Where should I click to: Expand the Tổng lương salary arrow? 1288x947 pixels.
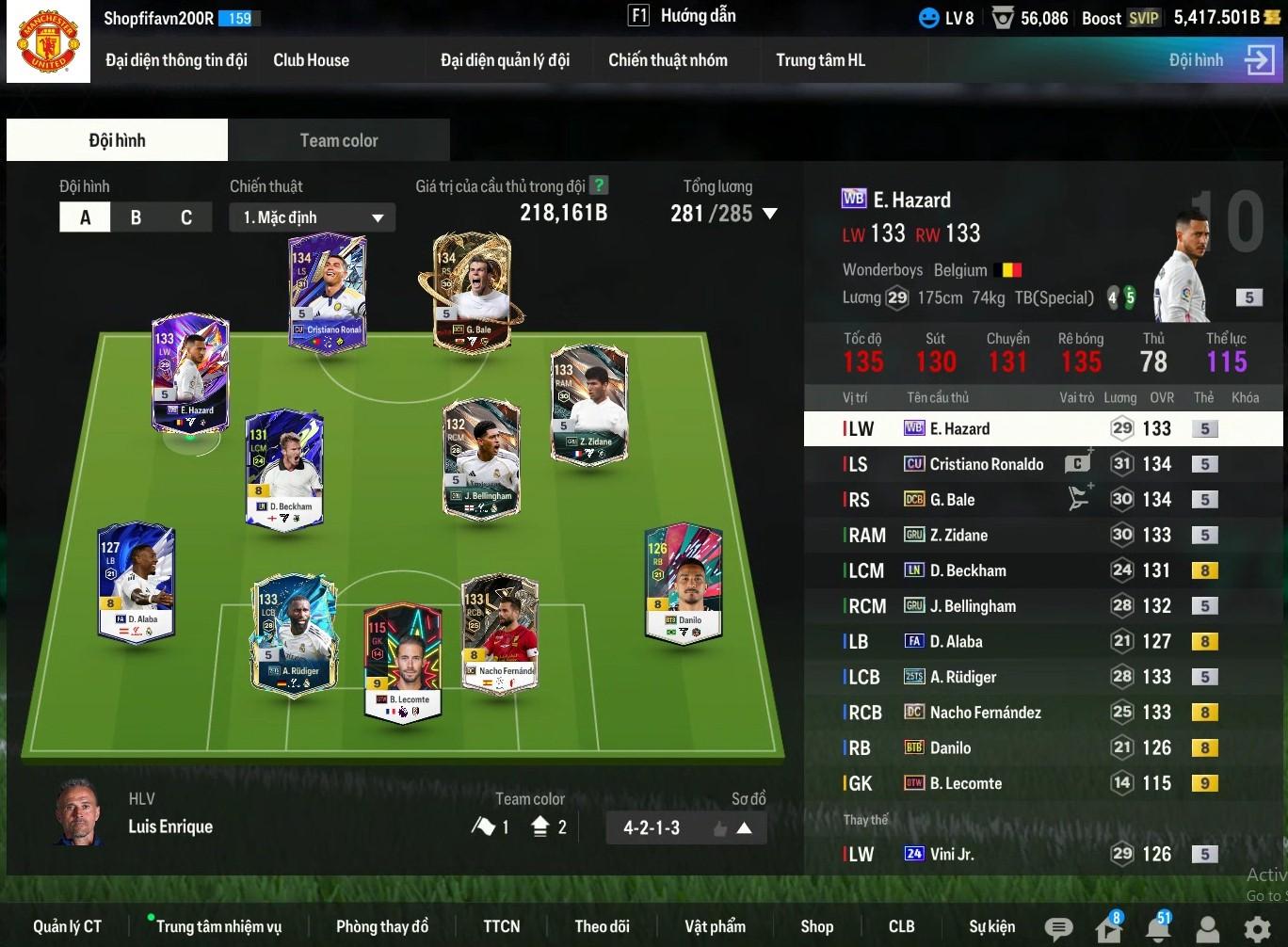[x=769, y=214]
